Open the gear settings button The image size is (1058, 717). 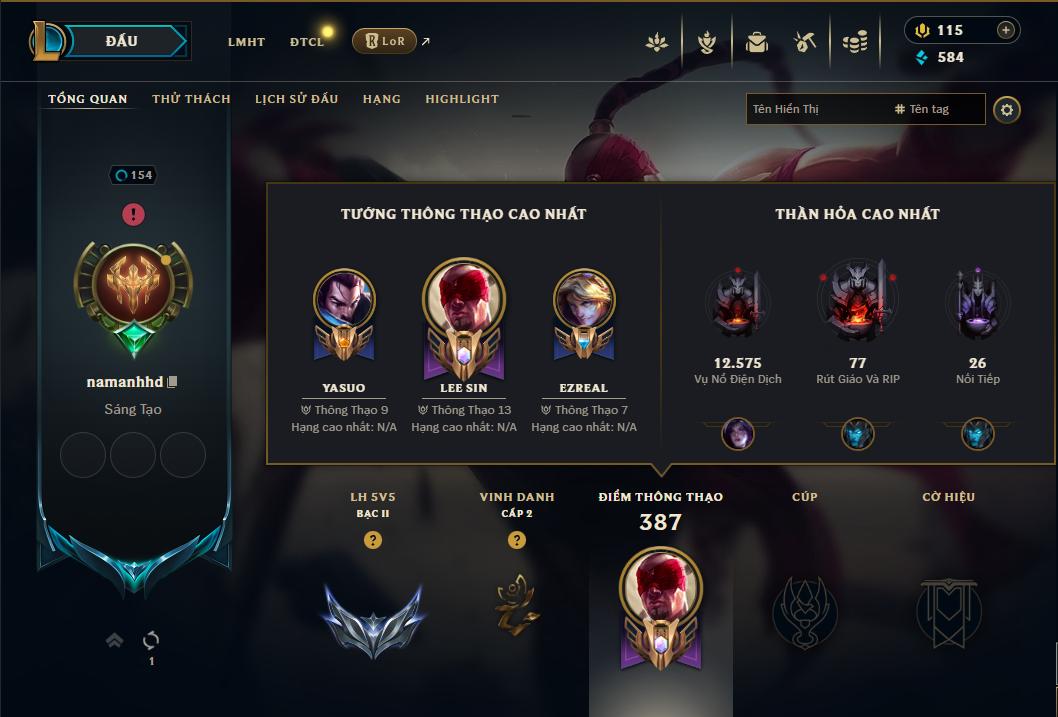[1007, 109]
